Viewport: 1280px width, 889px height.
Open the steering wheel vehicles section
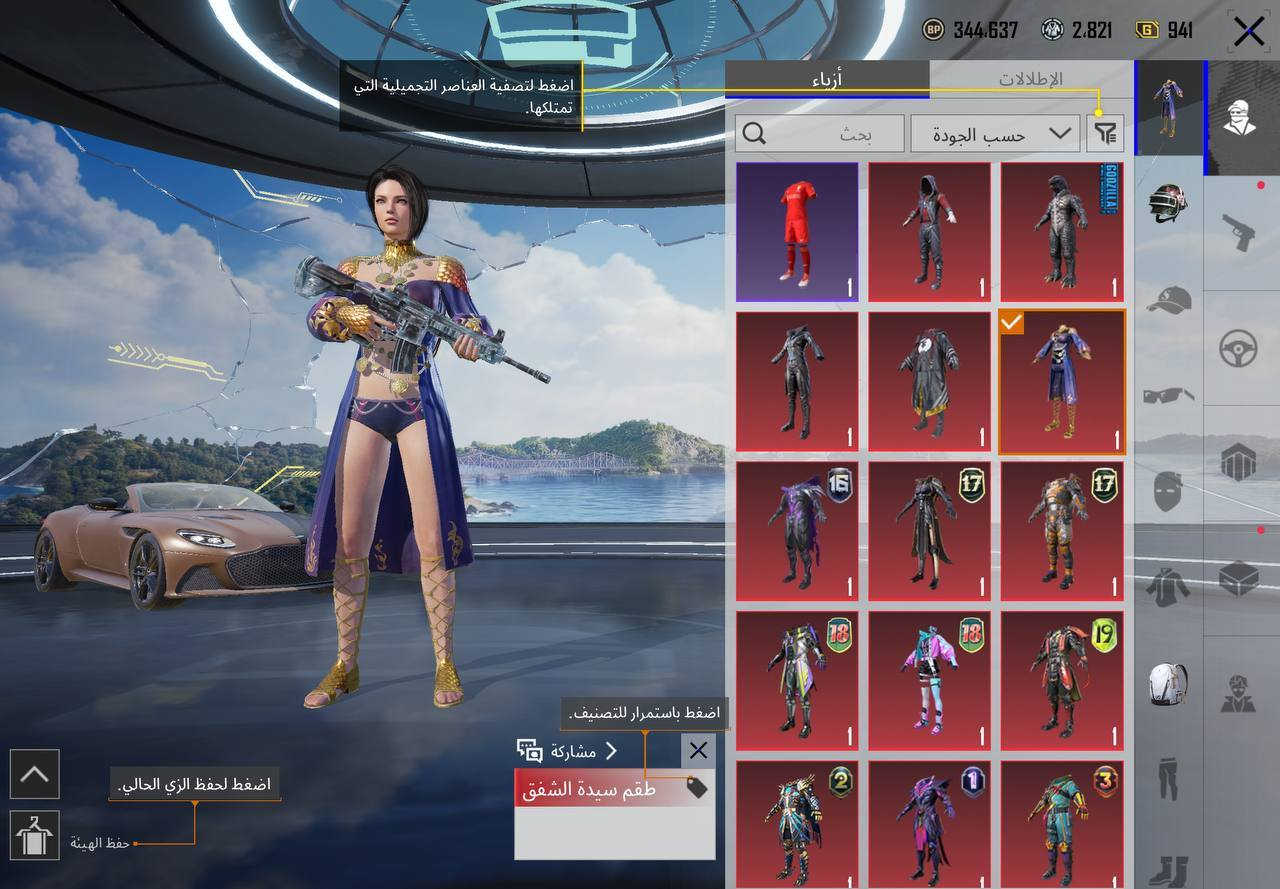point(1240,348)
